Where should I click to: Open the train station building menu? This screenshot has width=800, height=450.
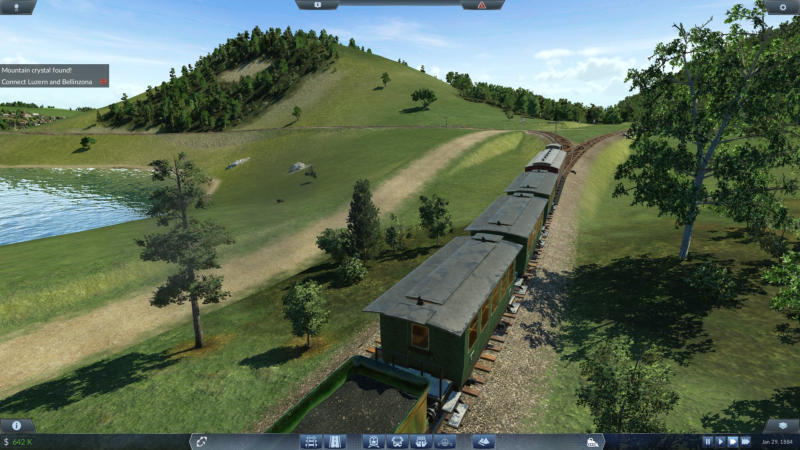pos(373,441)
